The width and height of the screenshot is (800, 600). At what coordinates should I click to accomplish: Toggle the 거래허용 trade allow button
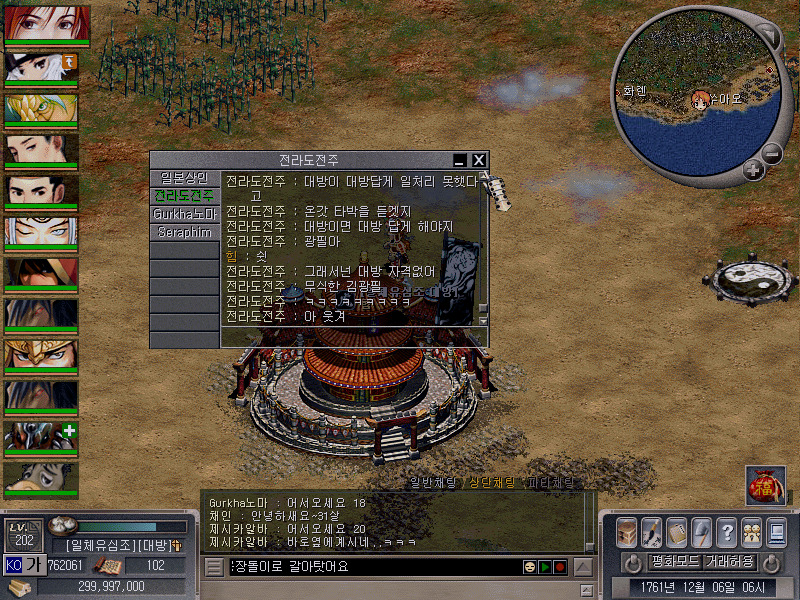pos(729,561)
